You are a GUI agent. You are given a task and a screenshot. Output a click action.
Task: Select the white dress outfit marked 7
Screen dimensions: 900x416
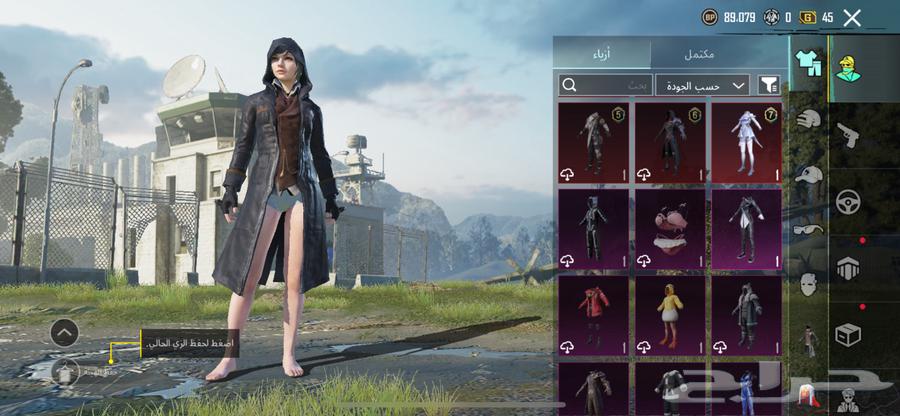[745, 142]
